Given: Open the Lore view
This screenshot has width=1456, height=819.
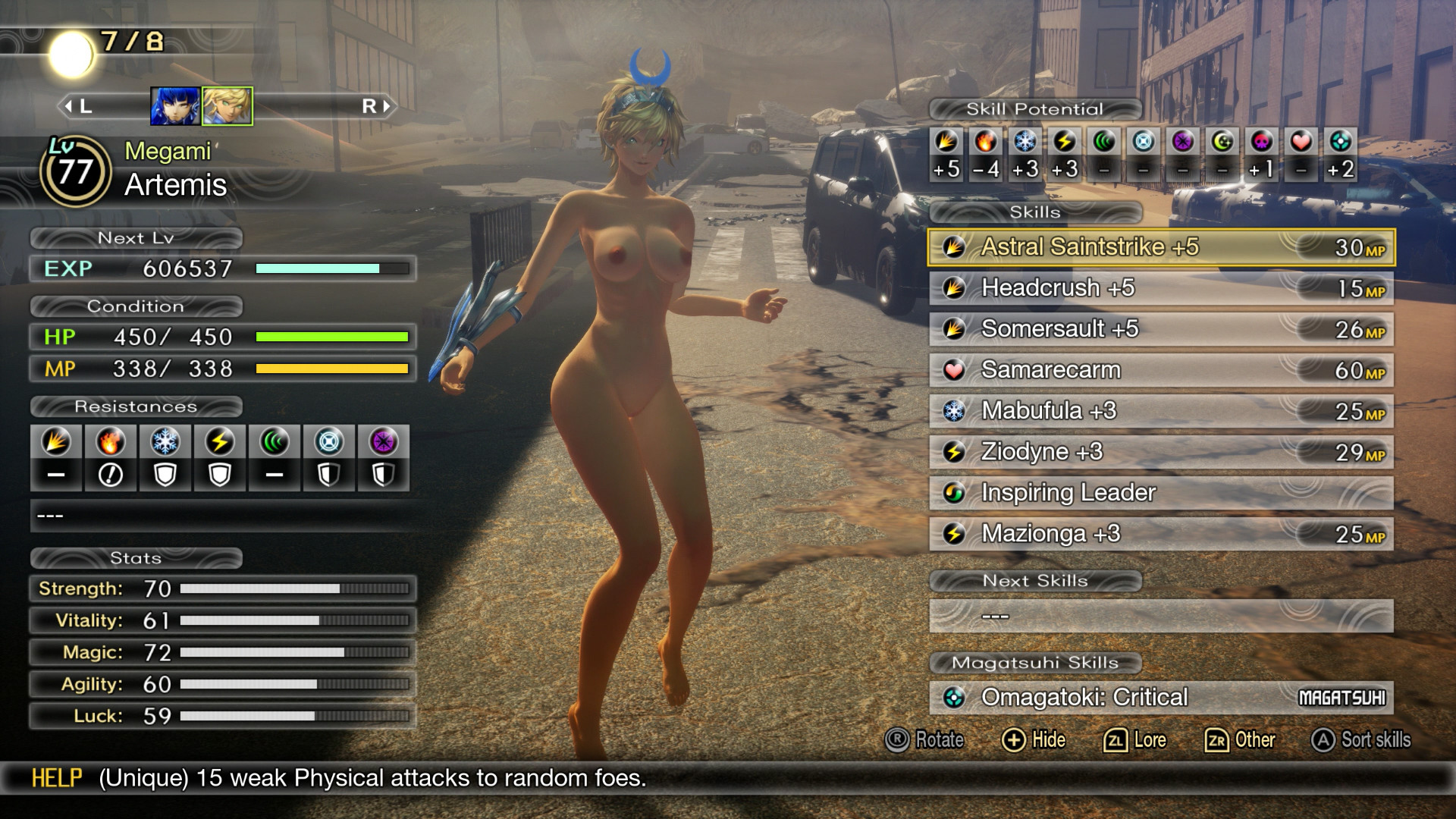Looking at the screenshot, I should point(1134,740).
